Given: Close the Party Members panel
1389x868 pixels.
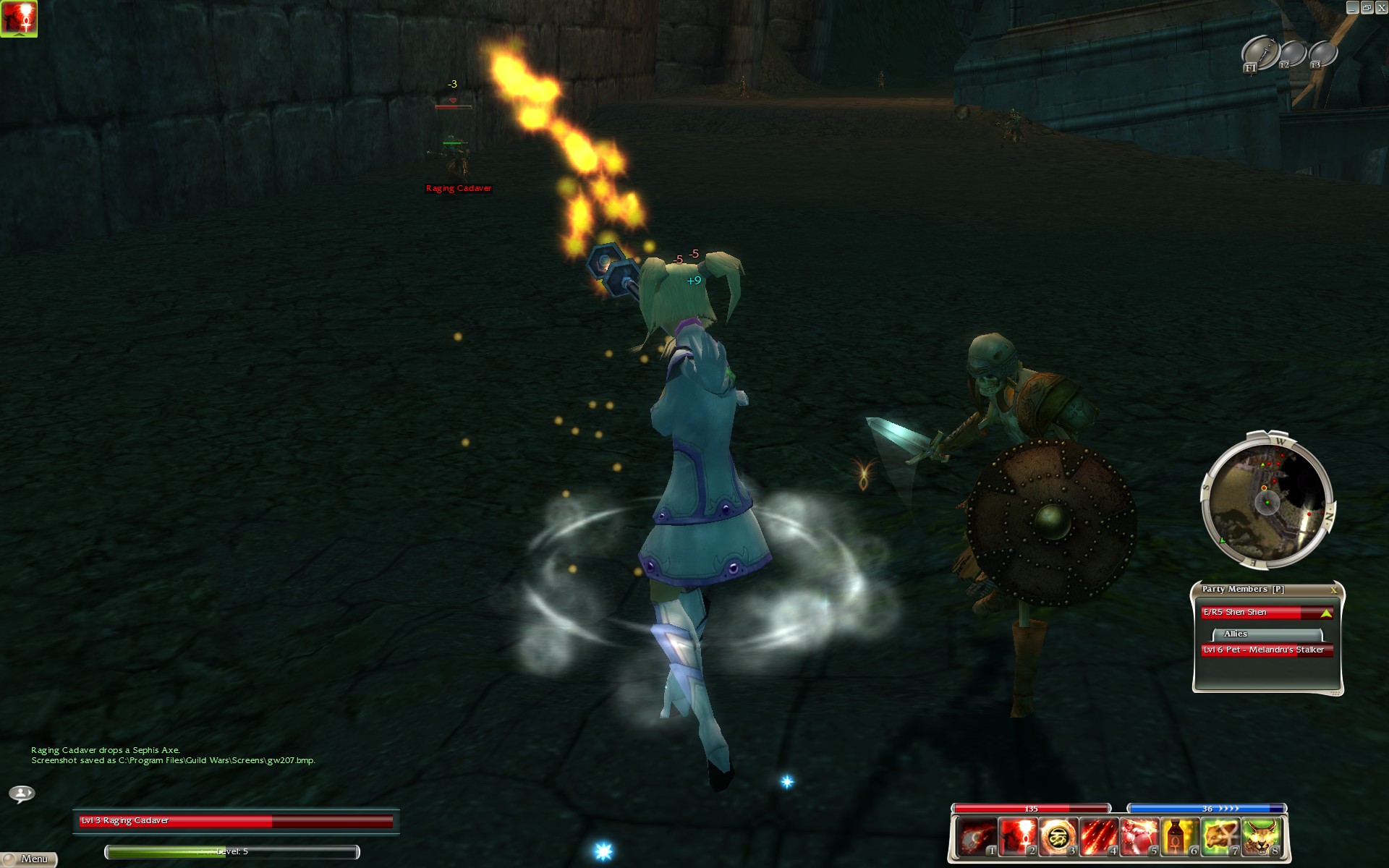Looking at the screenshot, I should pos(1333,590).
